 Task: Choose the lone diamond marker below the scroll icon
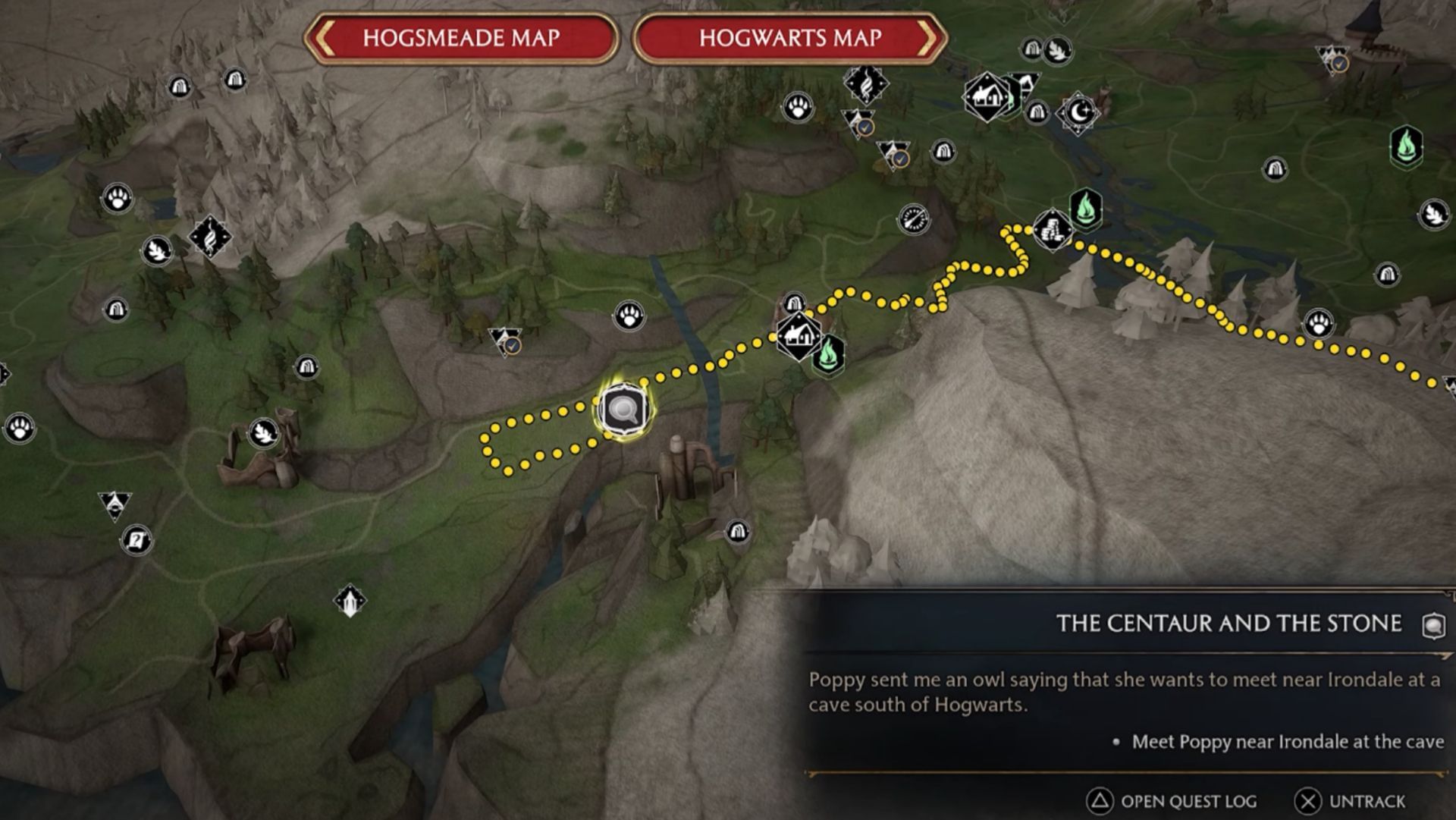click(x=350, y=602)
